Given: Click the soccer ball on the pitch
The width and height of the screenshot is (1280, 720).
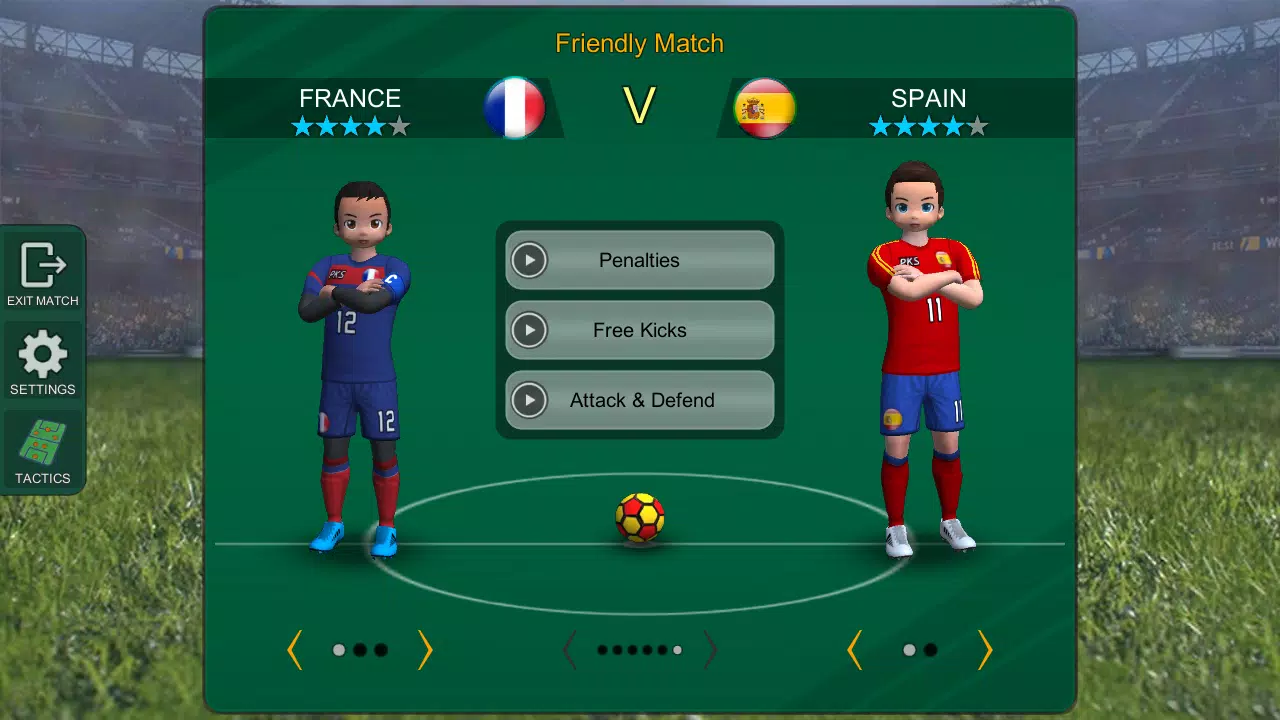Looking at the screenshot, I should click(639, 516).
